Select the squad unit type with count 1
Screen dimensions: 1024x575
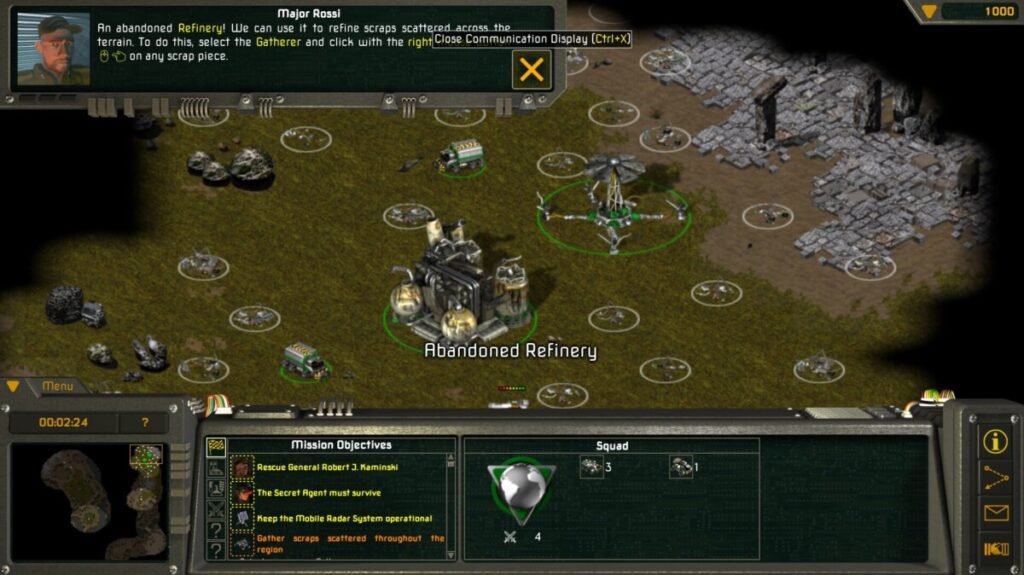click(681, 467)
